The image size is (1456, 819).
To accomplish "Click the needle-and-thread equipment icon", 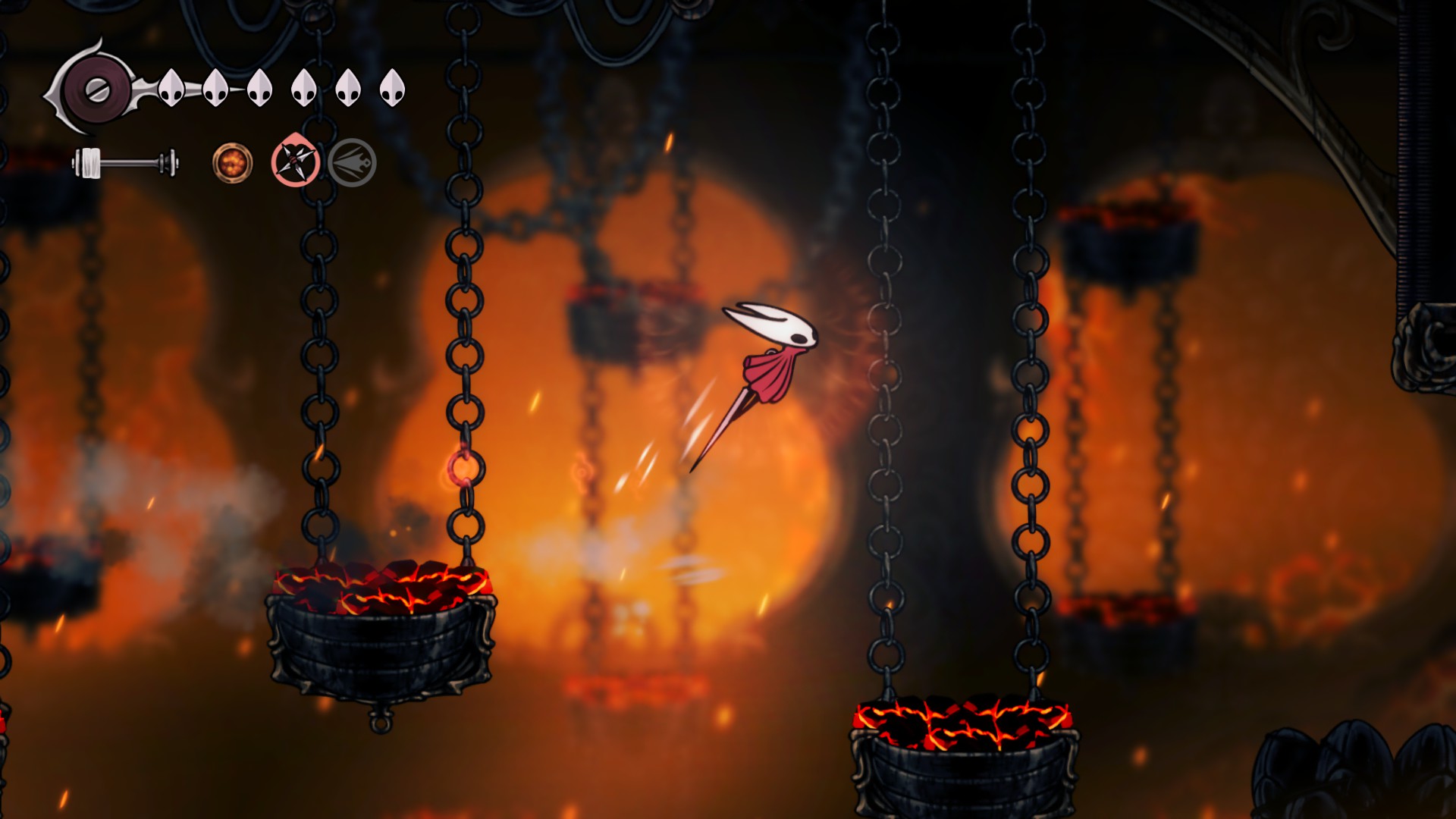I will pos(125,161).
